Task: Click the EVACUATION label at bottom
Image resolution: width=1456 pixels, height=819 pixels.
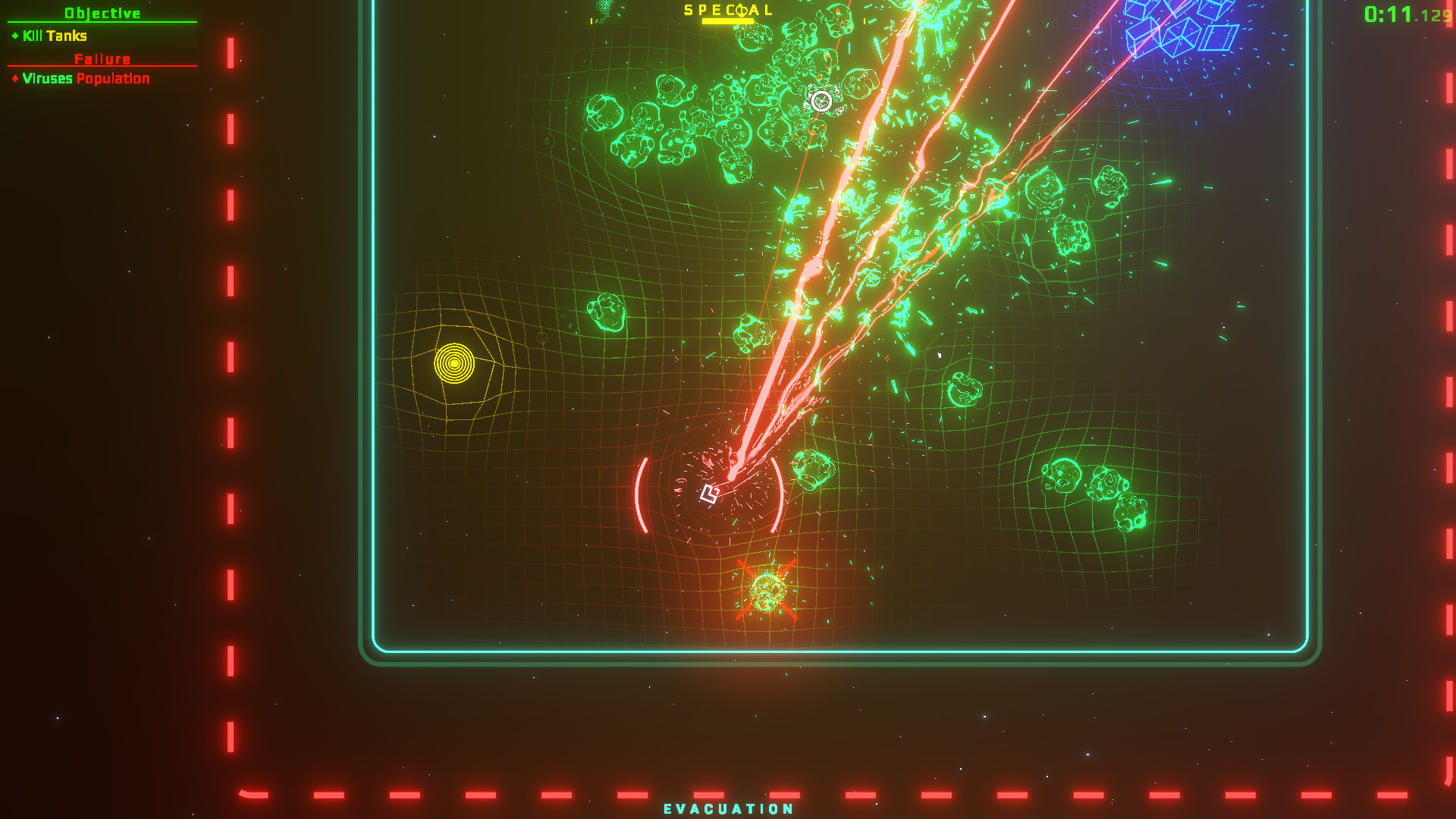Action: click(728, 809)
